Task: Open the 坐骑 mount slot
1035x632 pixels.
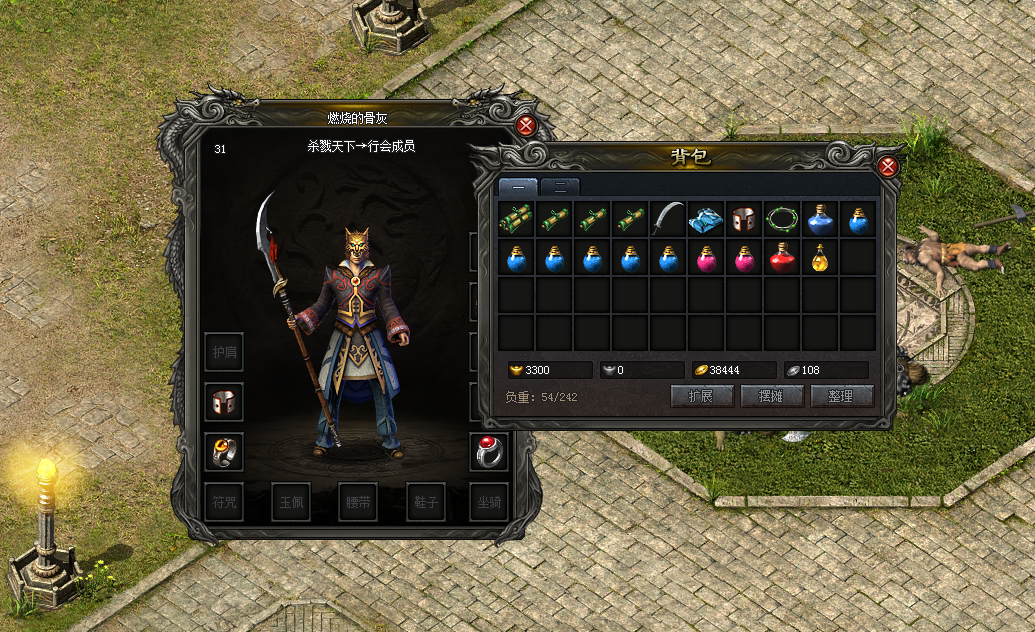Action: tap(489, 502)
